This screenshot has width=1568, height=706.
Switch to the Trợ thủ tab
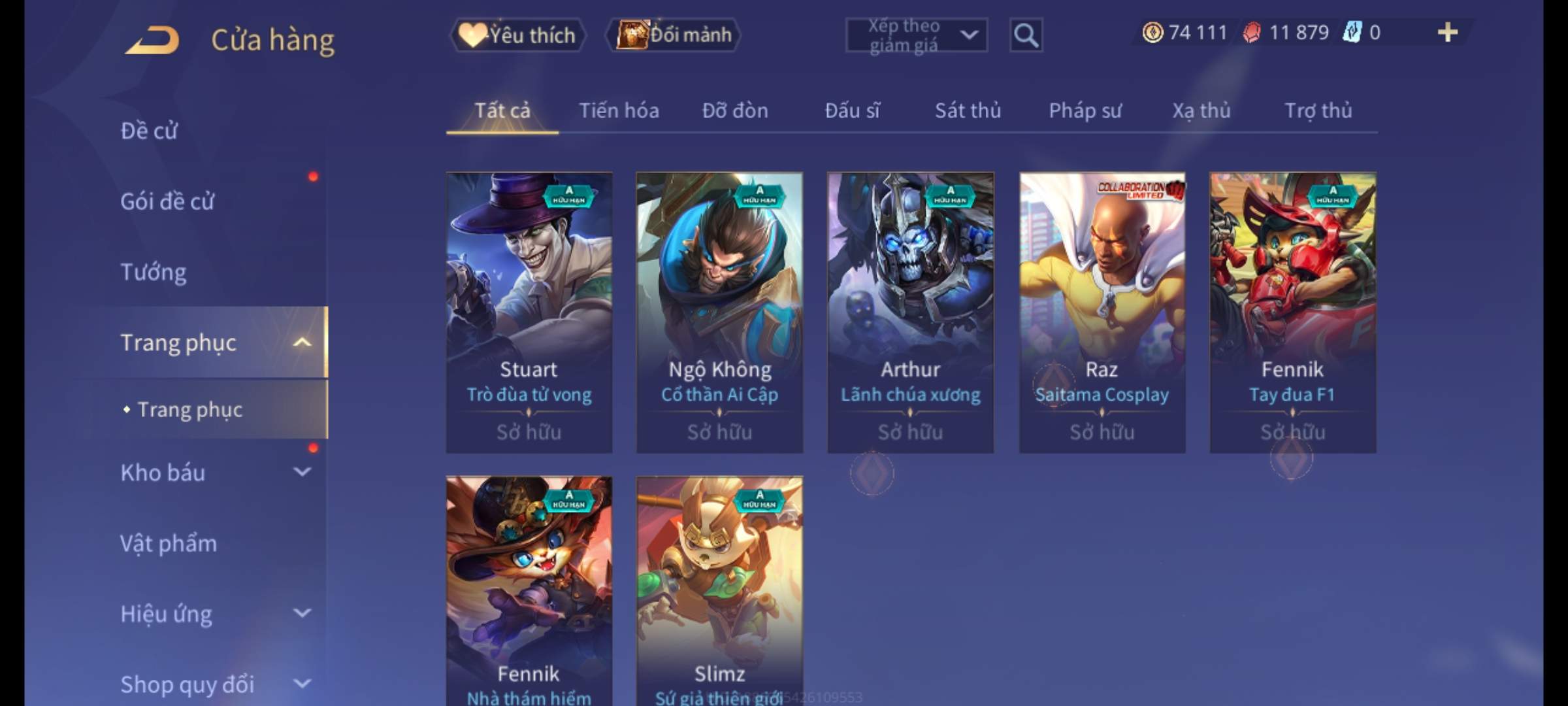pyautogui.click(x=1318, y=111)
